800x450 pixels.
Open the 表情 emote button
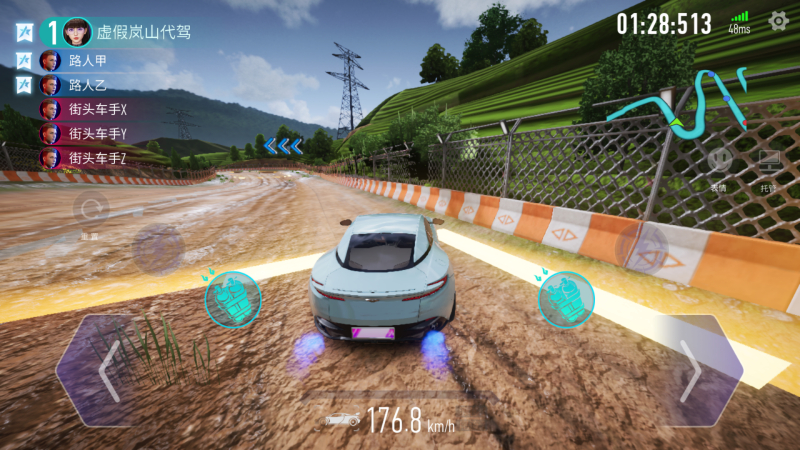pos(718,161)
